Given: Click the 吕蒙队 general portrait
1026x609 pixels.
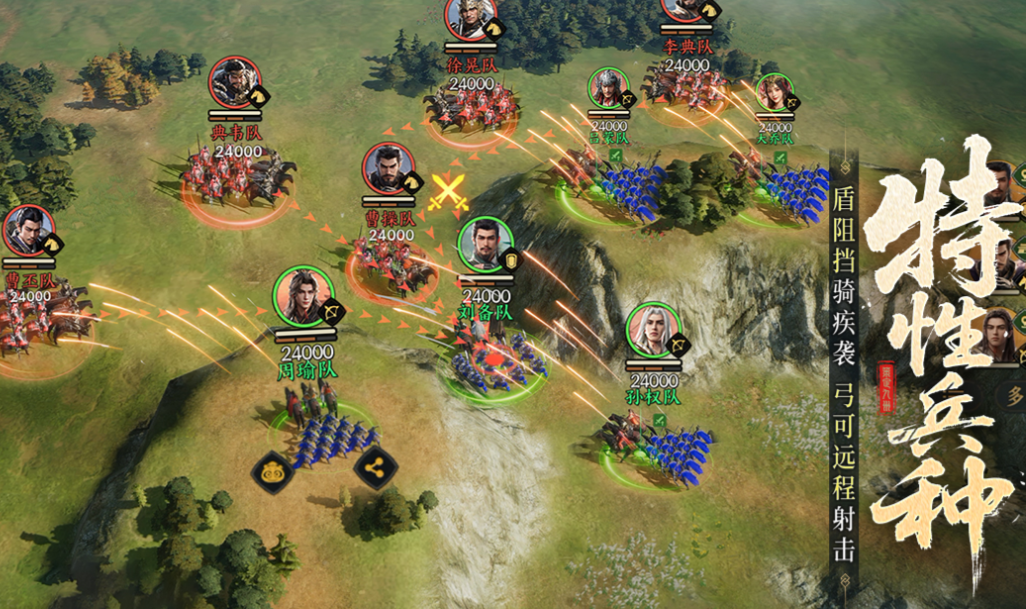Looking at the screenshot, I should [607, 90].
